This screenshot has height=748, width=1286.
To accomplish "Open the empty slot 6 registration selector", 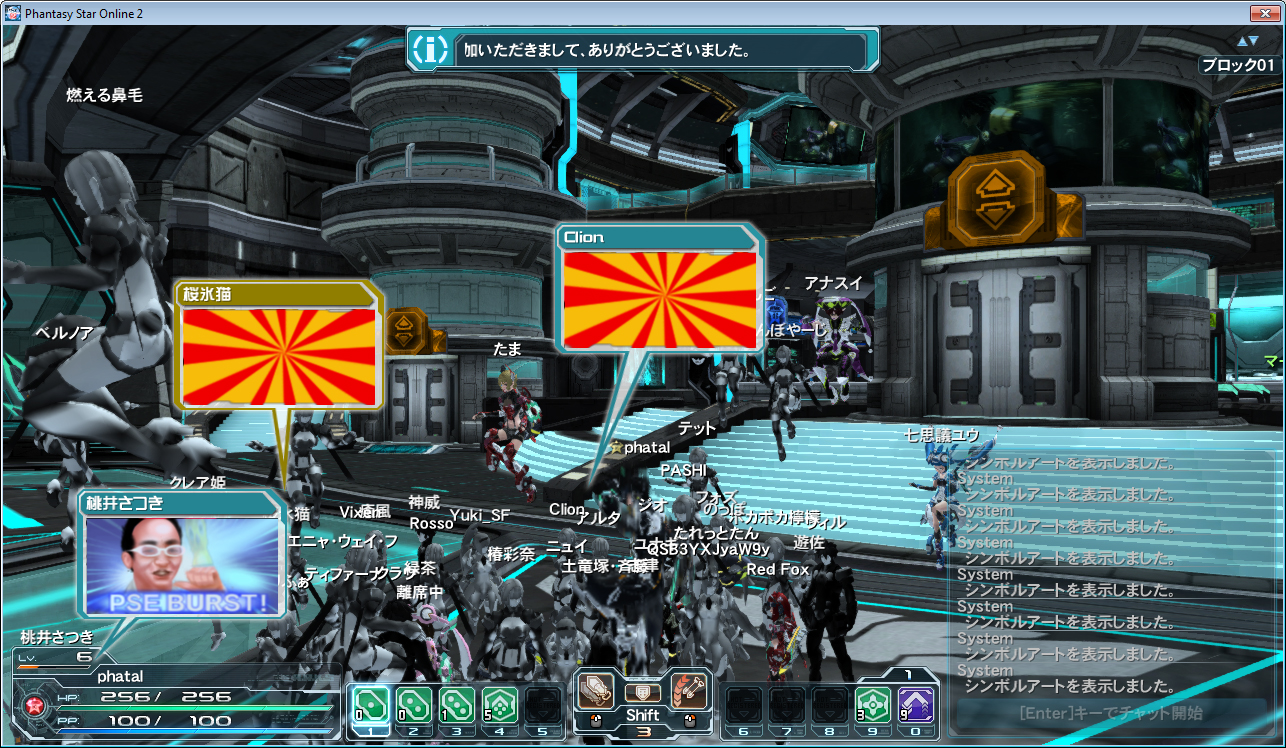I will (x=742, y=705).
